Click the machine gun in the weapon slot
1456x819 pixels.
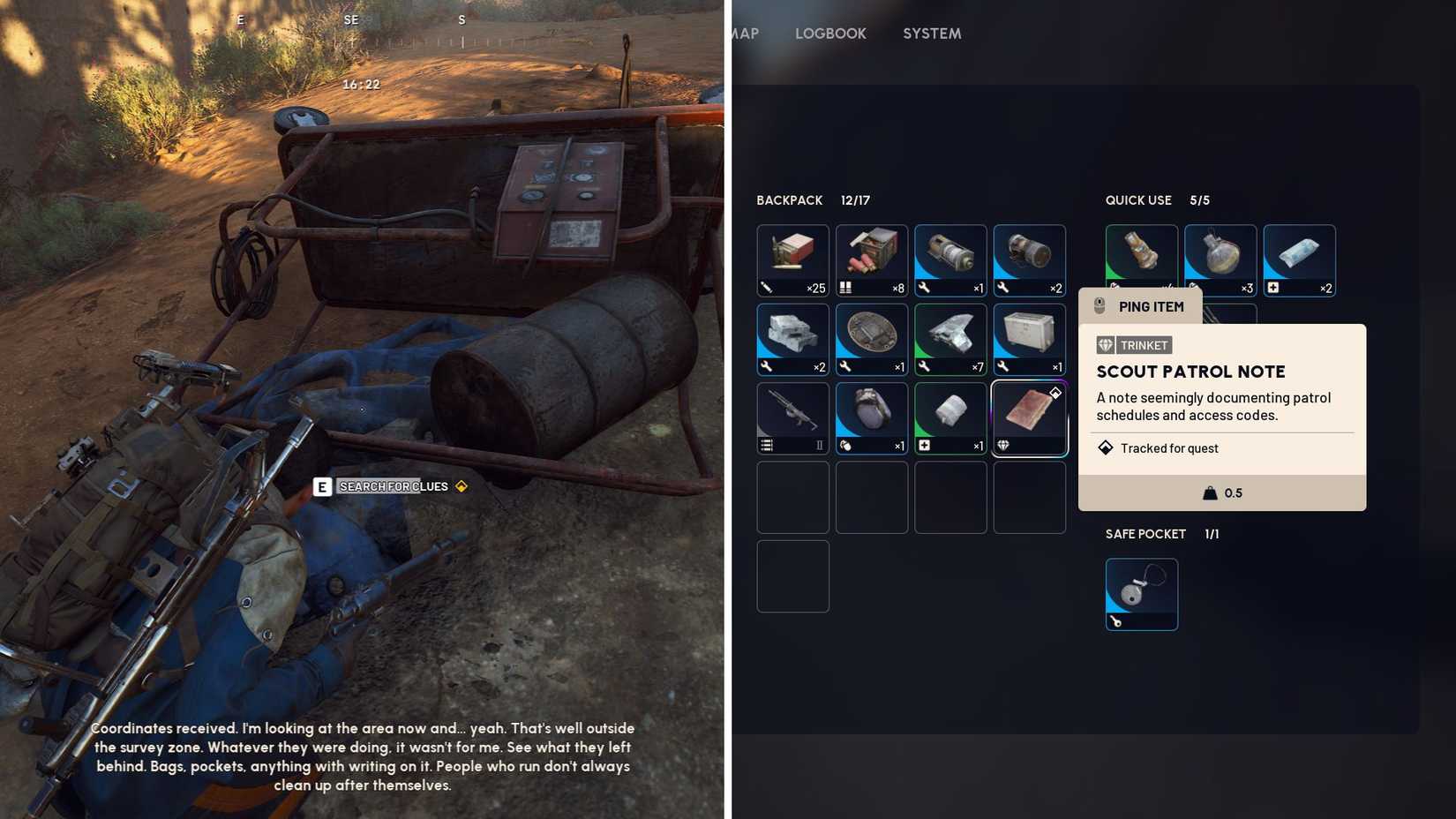pos(792,417)
